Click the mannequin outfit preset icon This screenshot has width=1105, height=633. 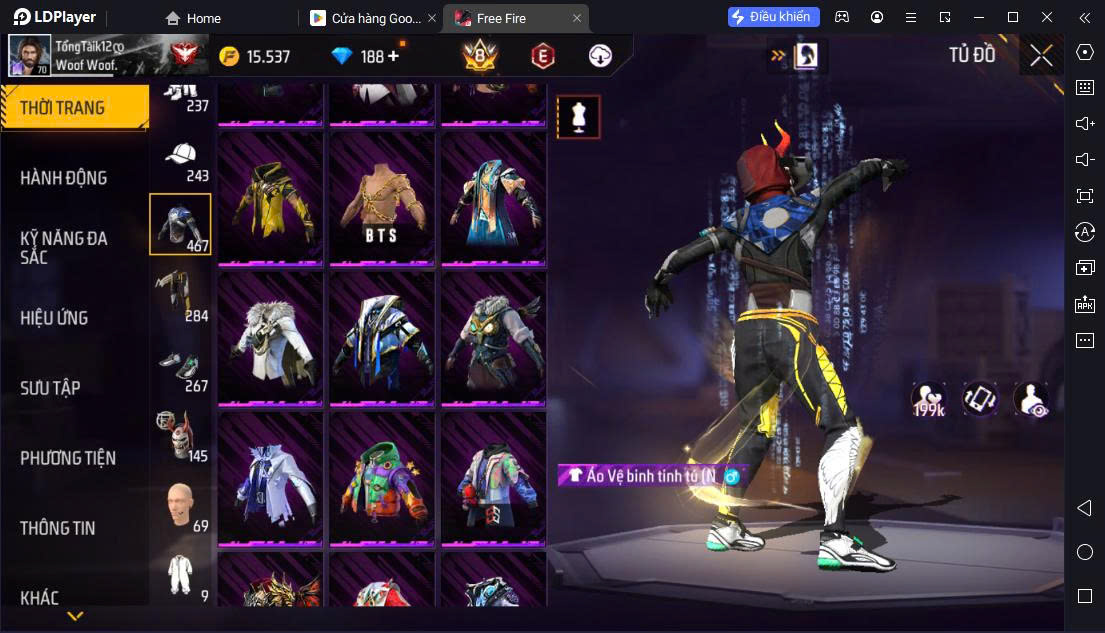[x=578, y=117]
